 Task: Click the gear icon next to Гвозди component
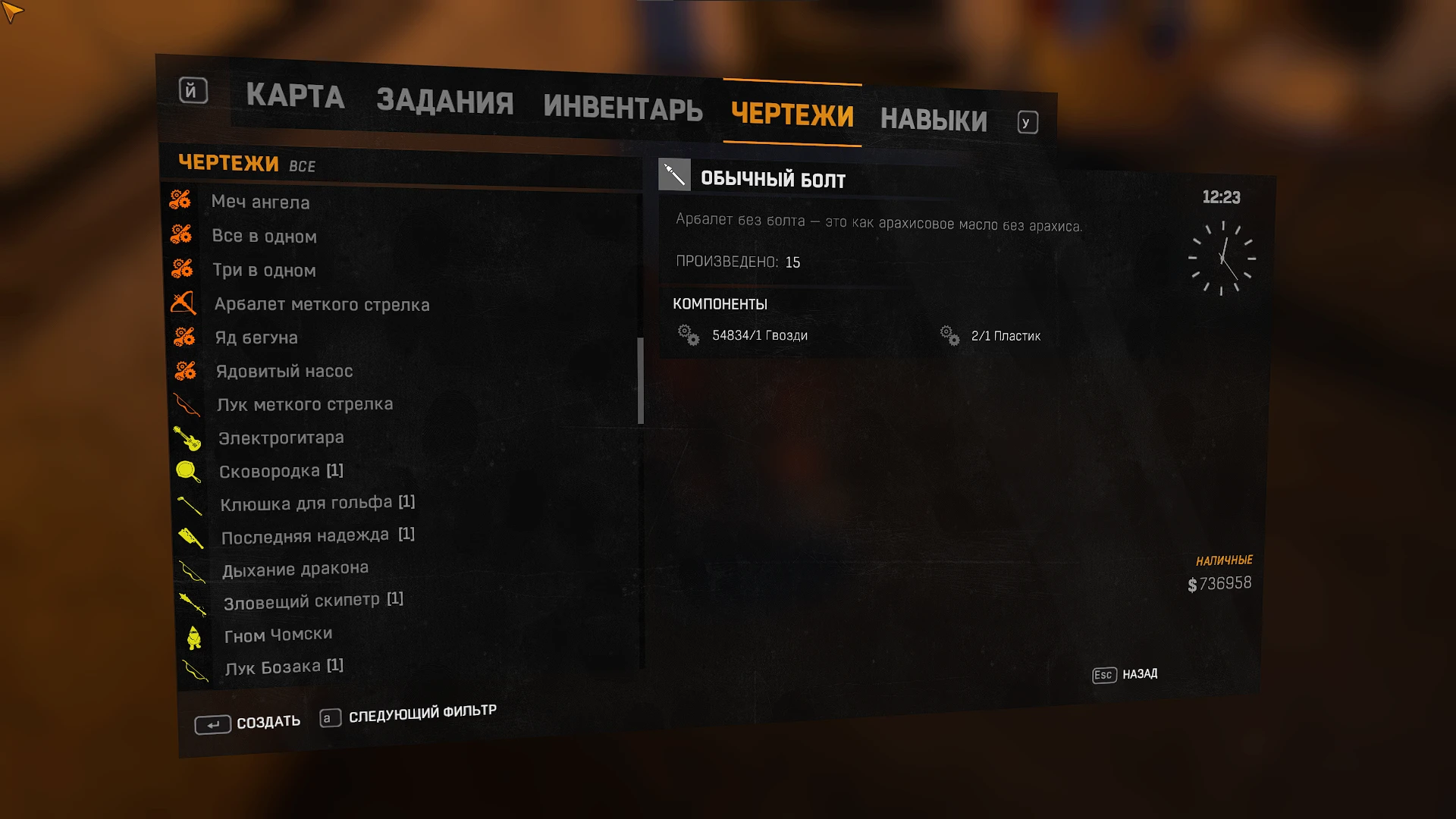688,336
